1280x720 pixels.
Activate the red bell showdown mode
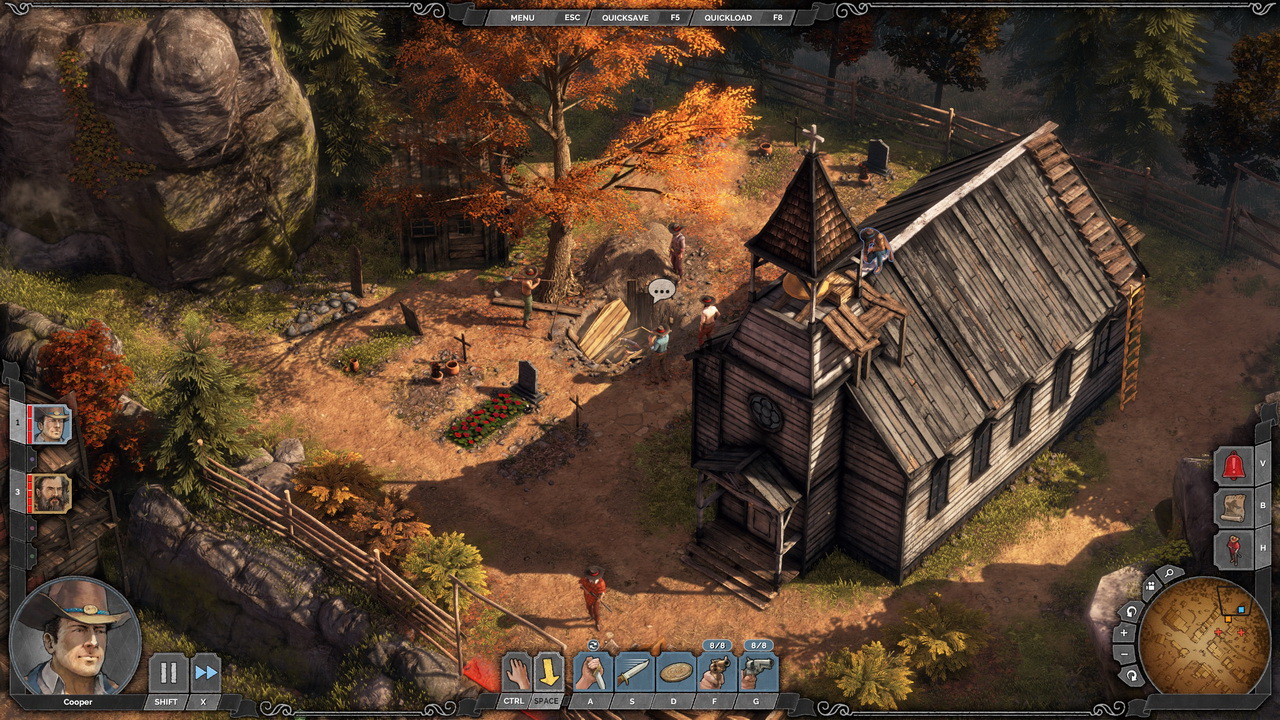tap(1233, 466)
